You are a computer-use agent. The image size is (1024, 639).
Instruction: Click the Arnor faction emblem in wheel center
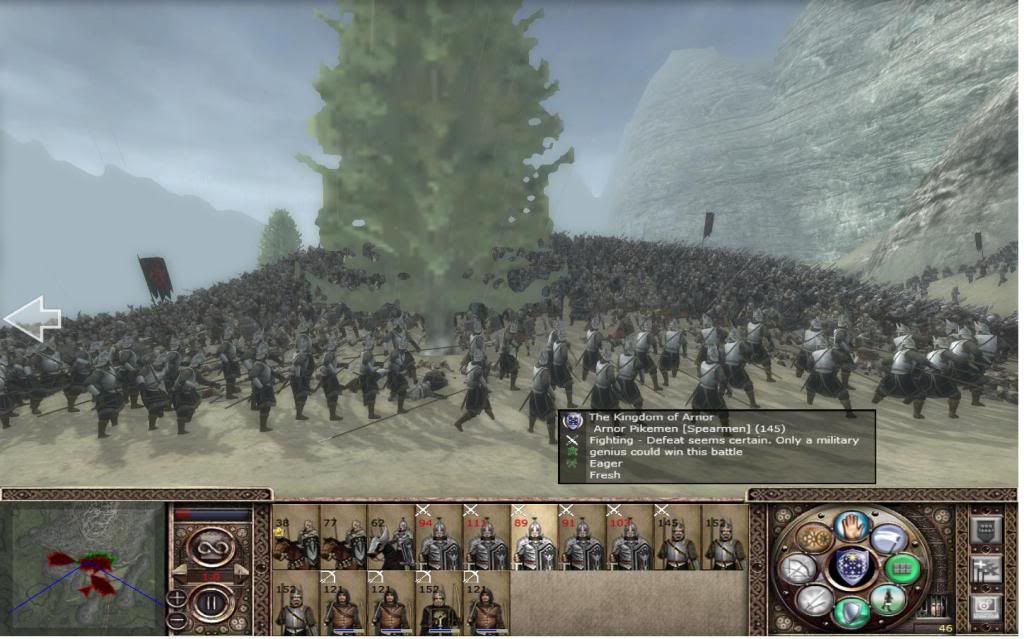click(851, 567)
